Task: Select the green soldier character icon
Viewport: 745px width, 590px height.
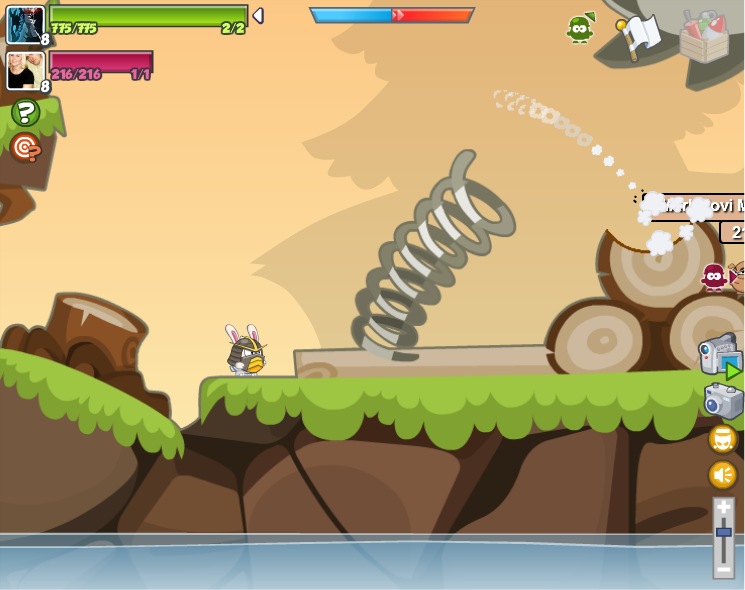Action: pos(580,28)
